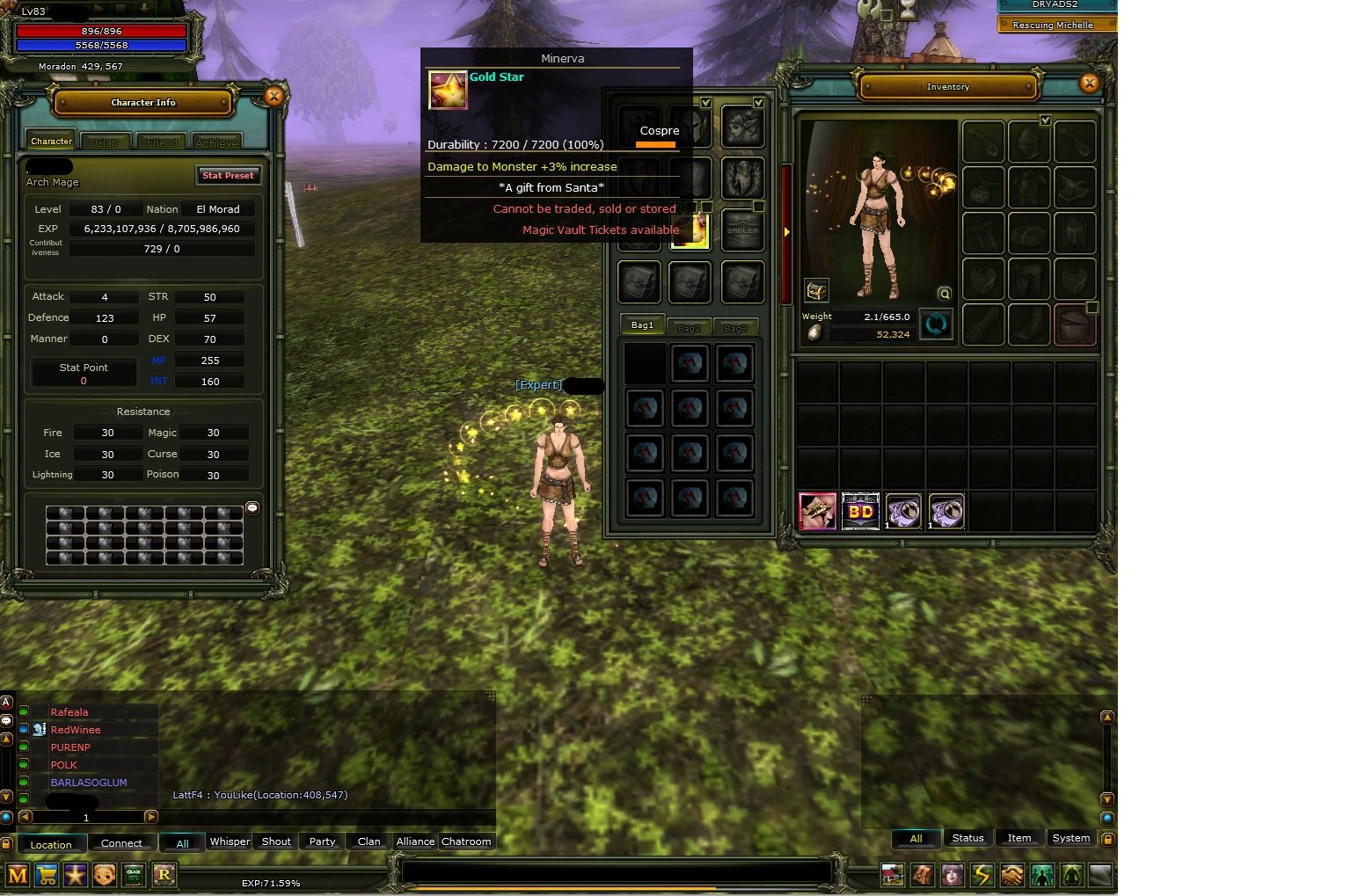This screenshot has width=1351, height=896.
Task: Open the clan window icon near the bottom left
Action: (x=134, y=875)
